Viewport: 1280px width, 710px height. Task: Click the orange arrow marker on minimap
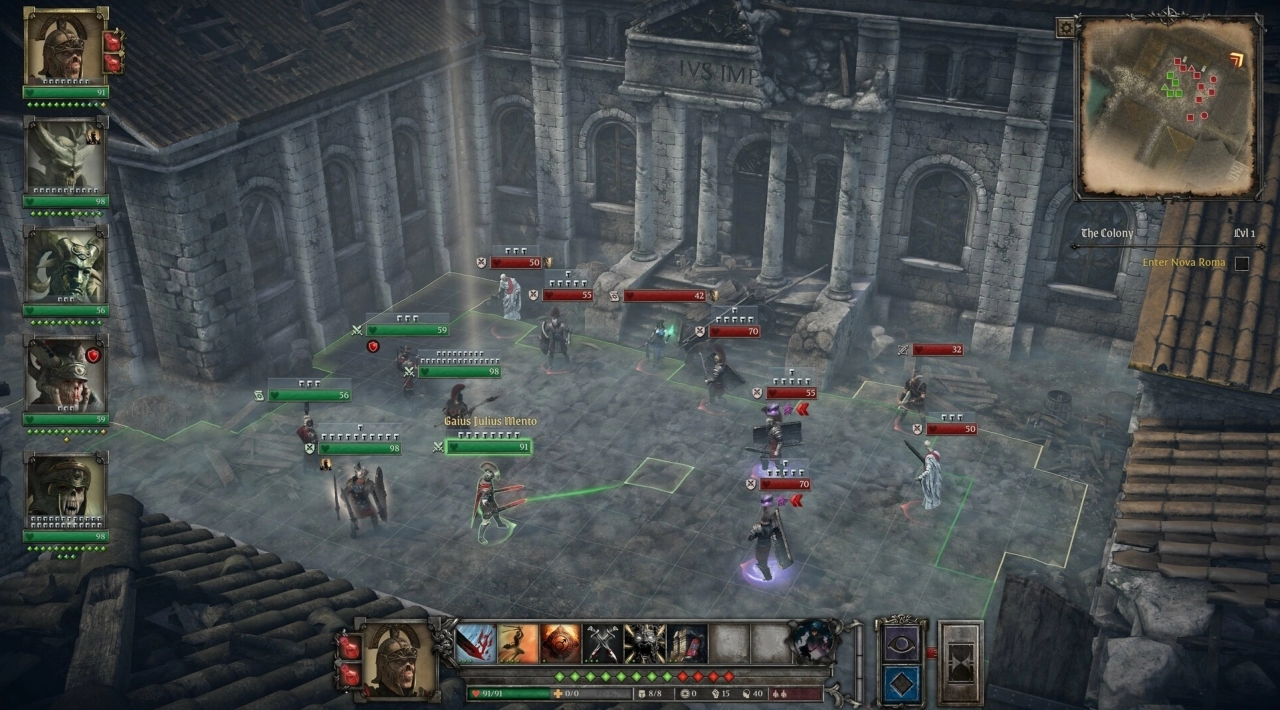pos(1238,61)
